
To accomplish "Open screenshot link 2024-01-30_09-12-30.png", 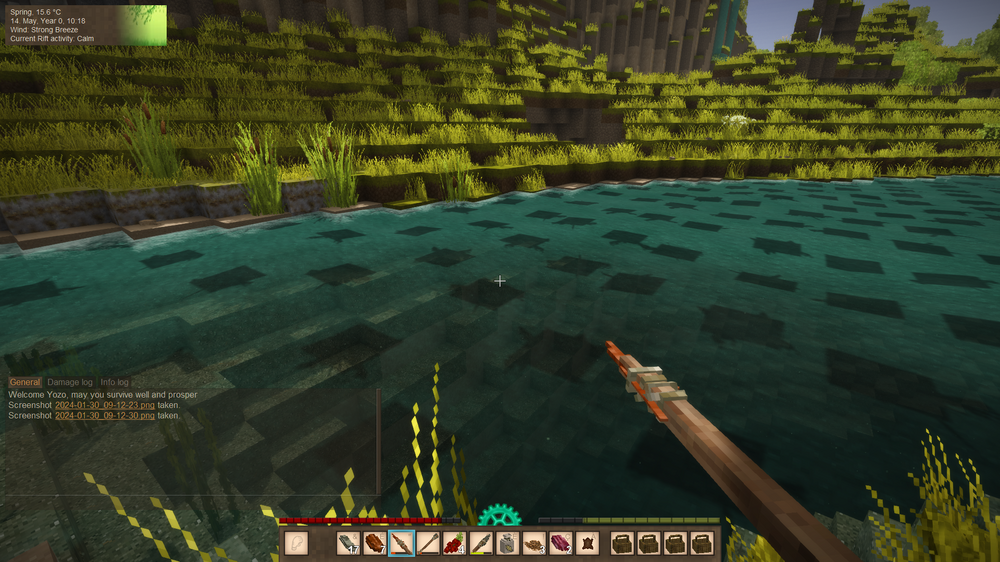I will (x=104, y=415).
